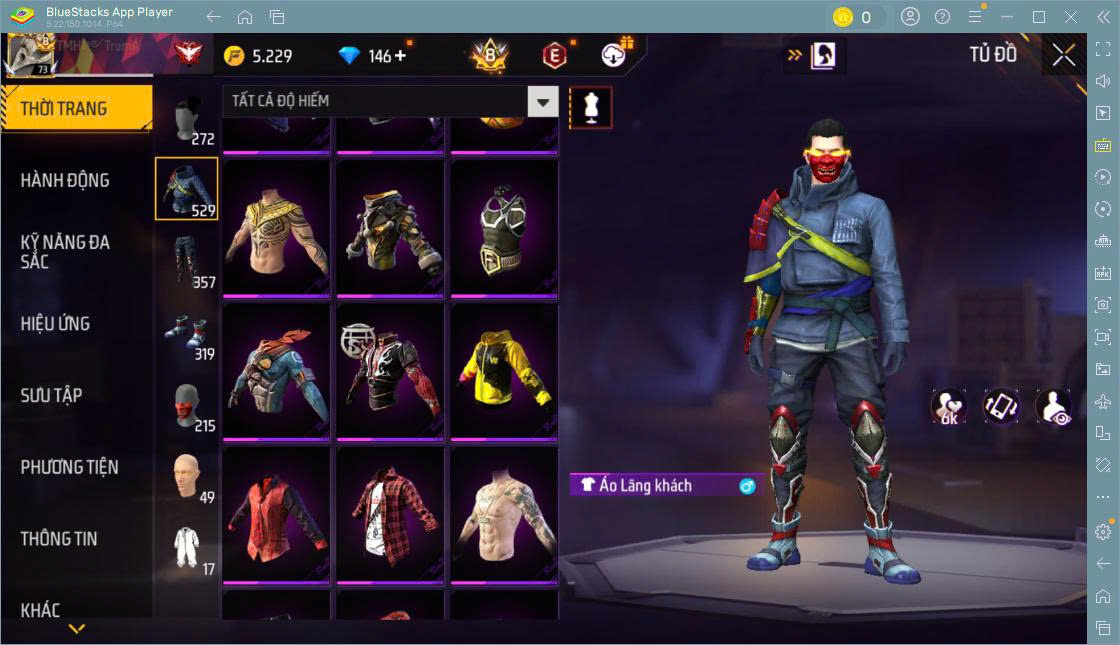Open the HIỆU ỨNG section
This screenshot has width=1120, height=645.
56,324
